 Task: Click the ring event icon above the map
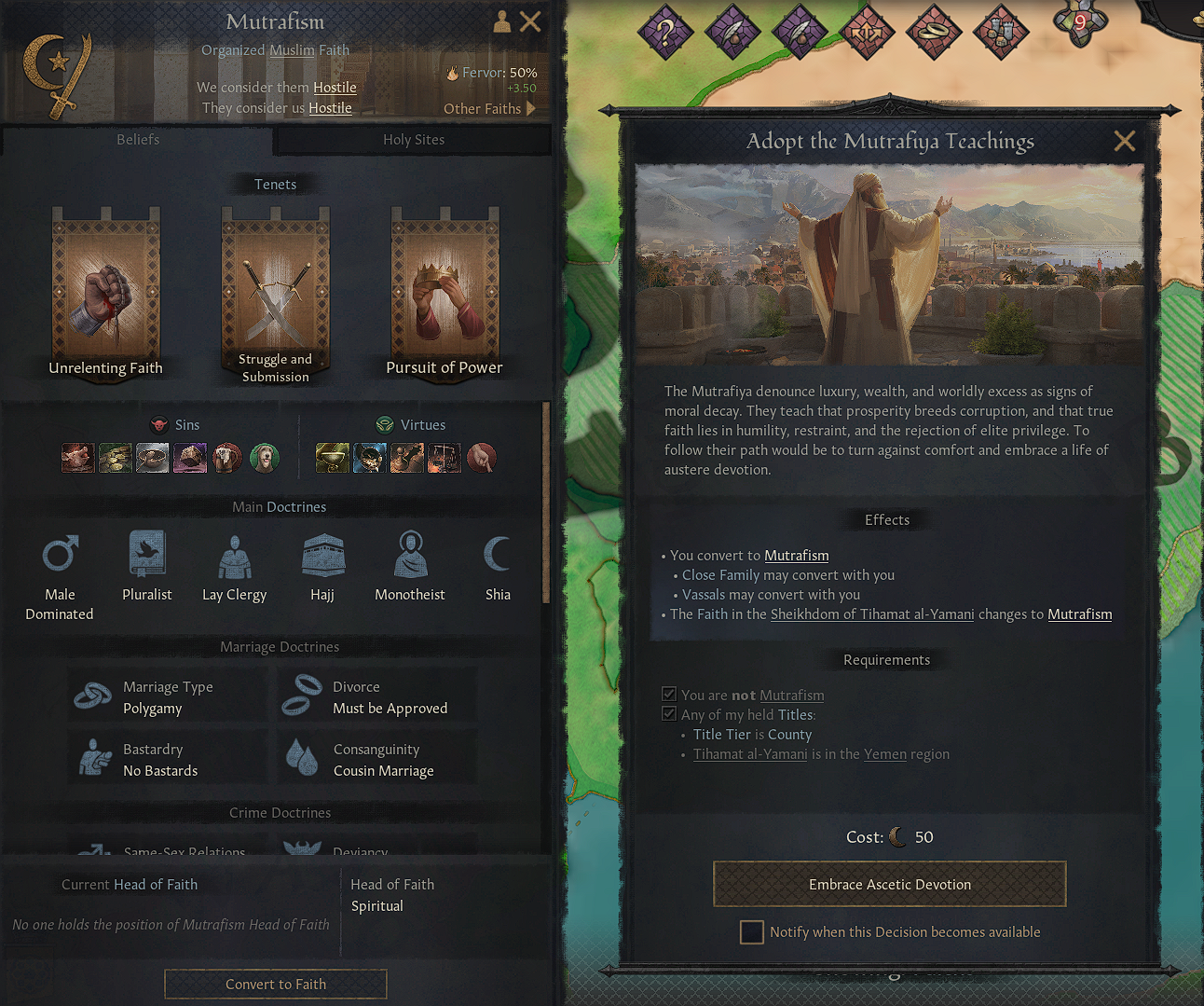tap(934, 31)
